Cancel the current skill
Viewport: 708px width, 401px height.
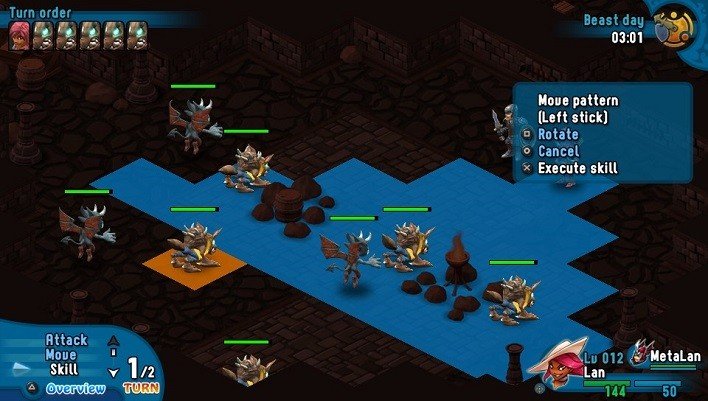[x=557, y=151]
